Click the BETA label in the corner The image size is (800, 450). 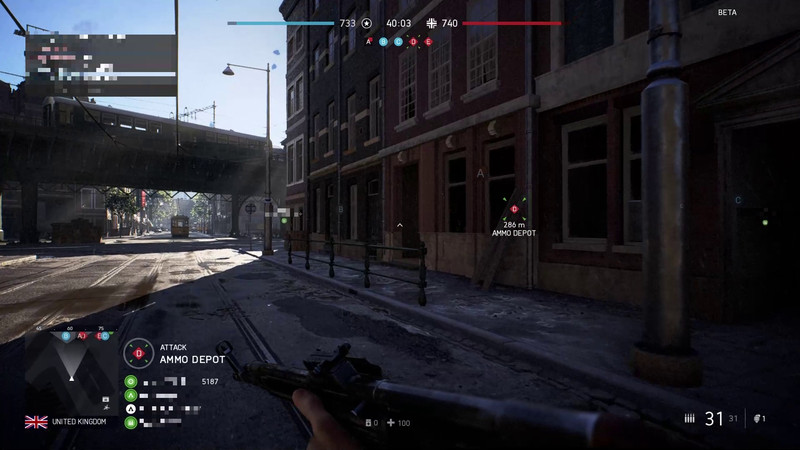pos(727,12)
